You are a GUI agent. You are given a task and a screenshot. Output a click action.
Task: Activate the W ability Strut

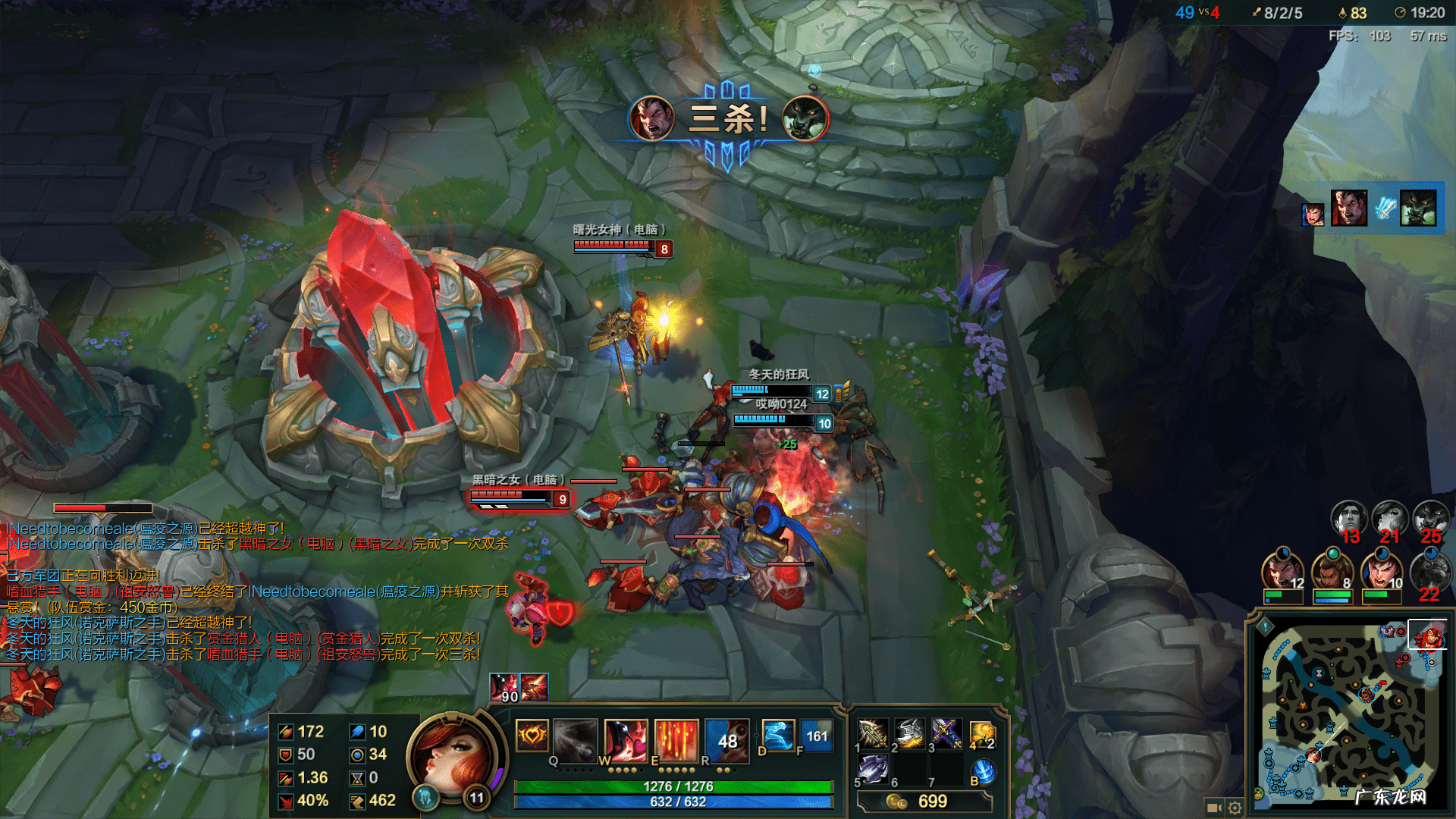click(626, 739)
